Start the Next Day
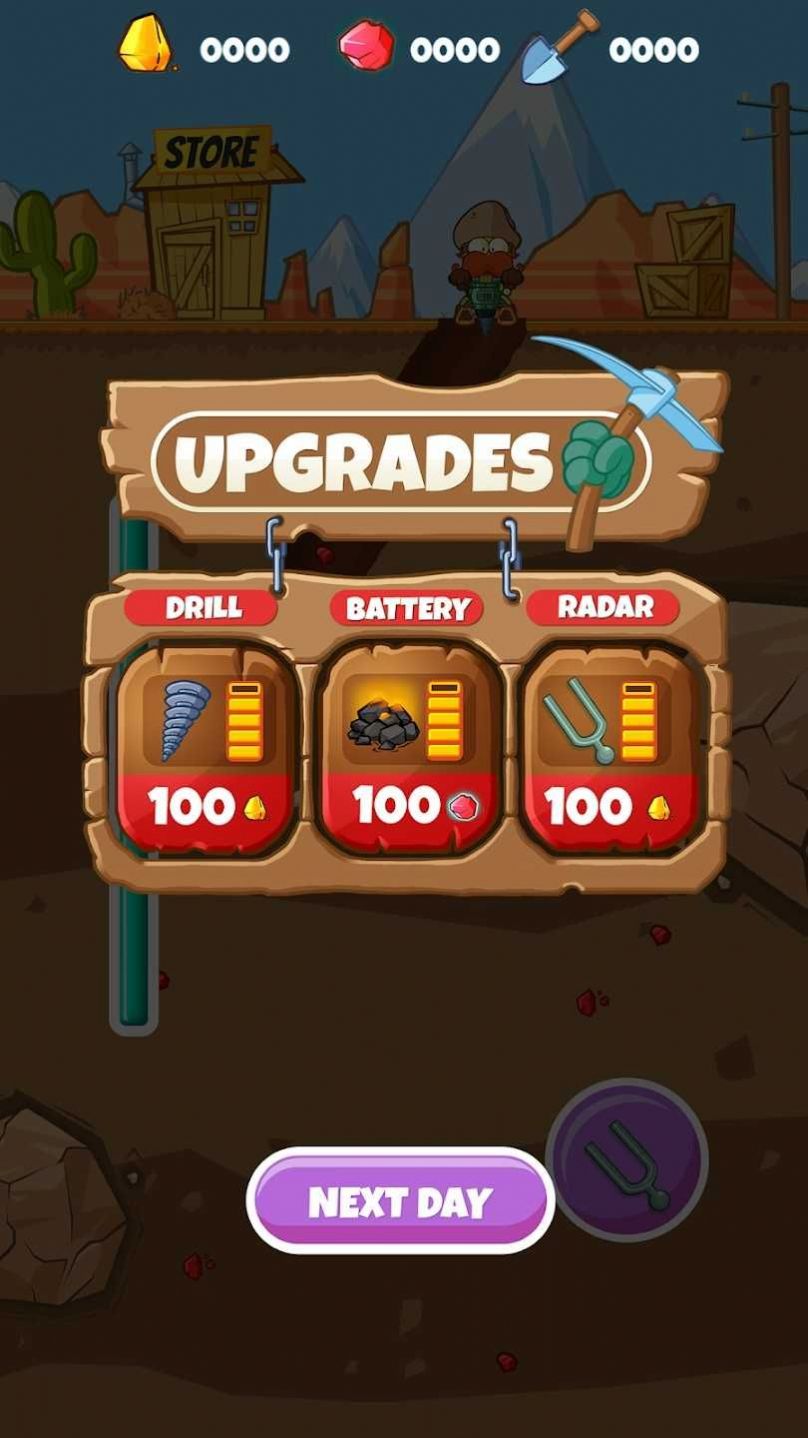The image size is (808, 1438). (x=400, y=1201)
